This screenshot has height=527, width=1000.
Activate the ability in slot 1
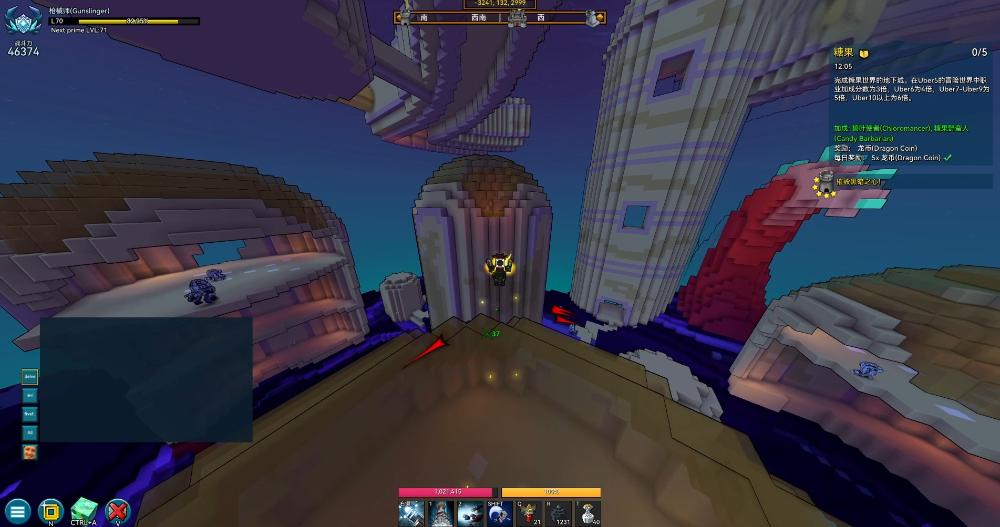click(441, 512)
